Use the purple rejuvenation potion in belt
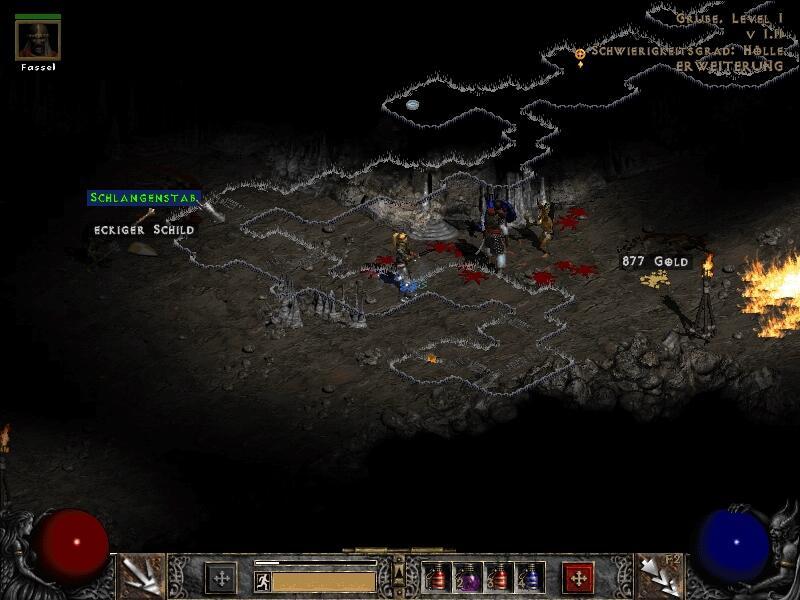The image size is (800, 600). tap(469, 578)
